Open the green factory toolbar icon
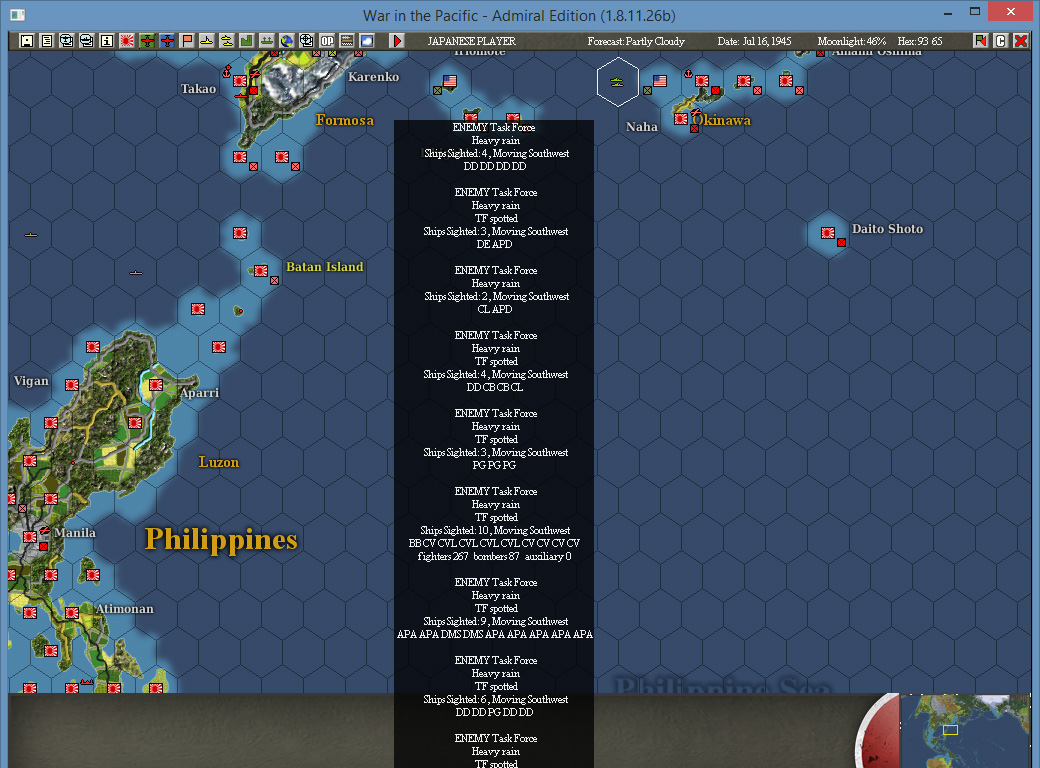Screen dimensions: 1040x768 tap(246, 41)
